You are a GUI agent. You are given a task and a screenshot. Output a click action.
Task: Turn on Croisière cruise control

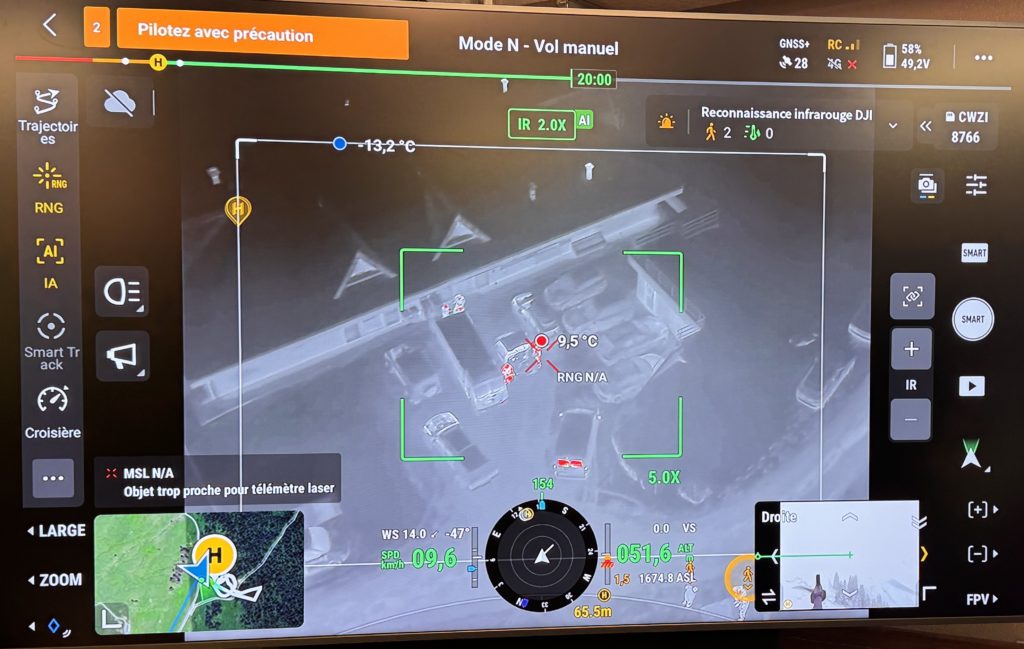click(x=52, y=411)
